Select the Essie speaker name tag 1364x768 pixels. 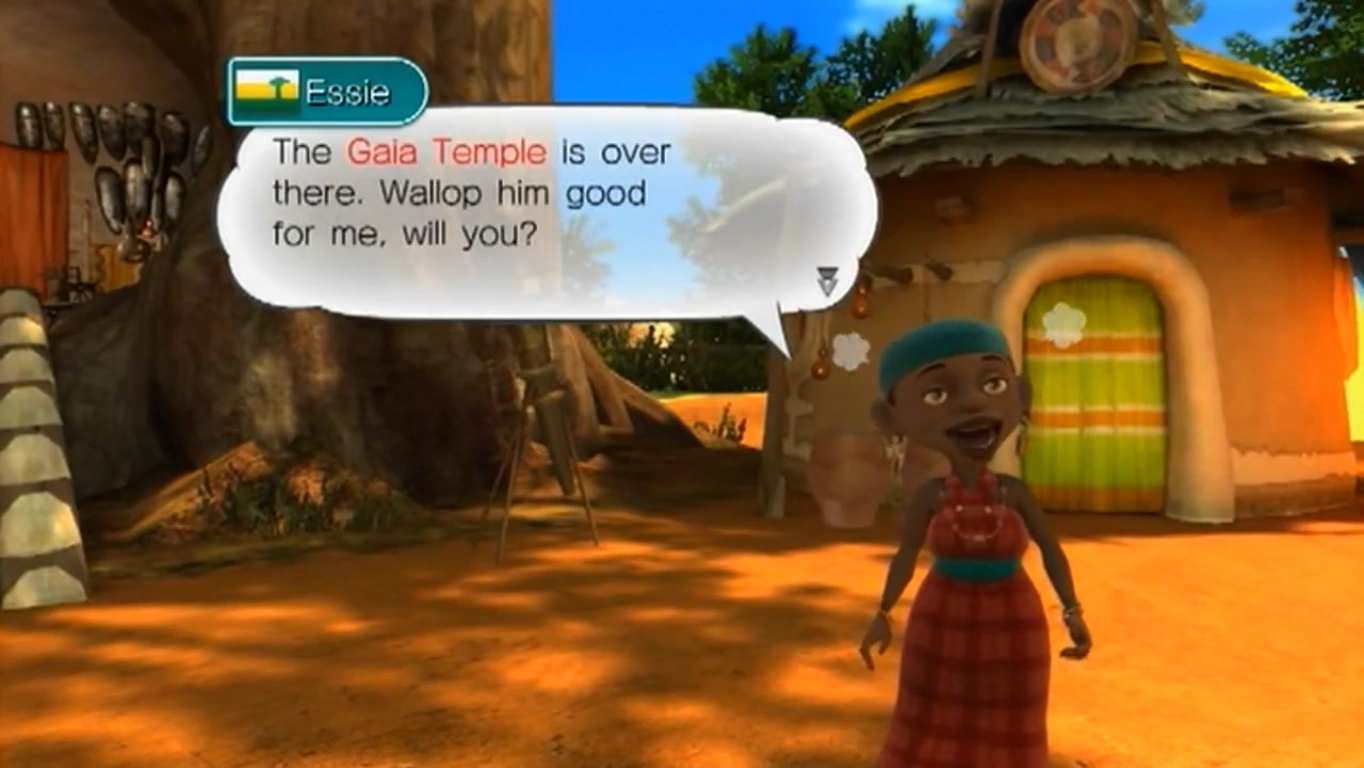pos(327,92)
